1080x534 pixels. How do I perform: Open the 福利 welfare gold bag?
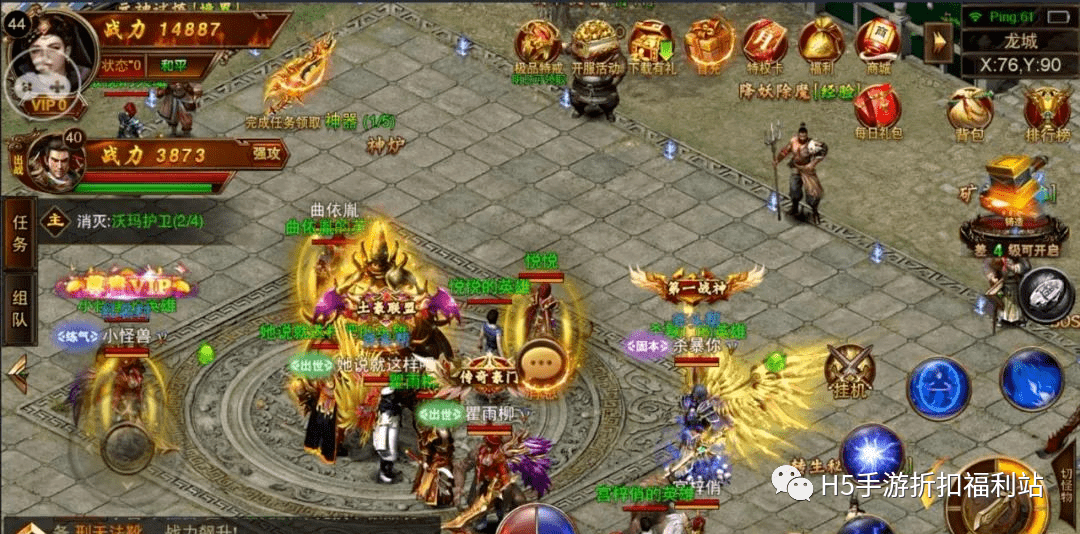tap(821, 44)
